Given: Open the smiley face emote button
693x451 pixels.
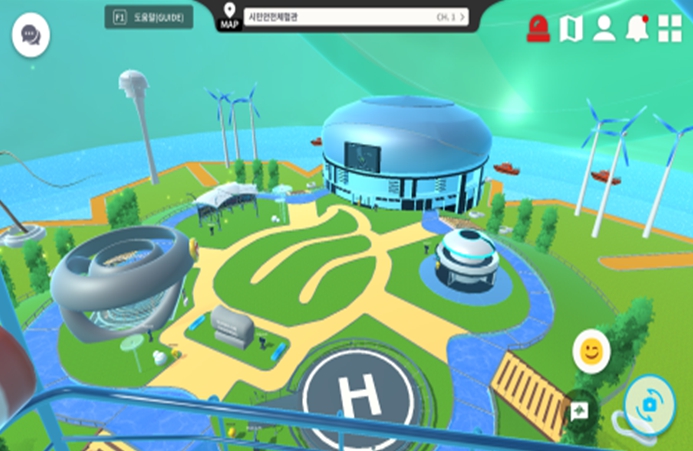Looking at the screenshot, I should pyautogui.click(x=591, y=352).
